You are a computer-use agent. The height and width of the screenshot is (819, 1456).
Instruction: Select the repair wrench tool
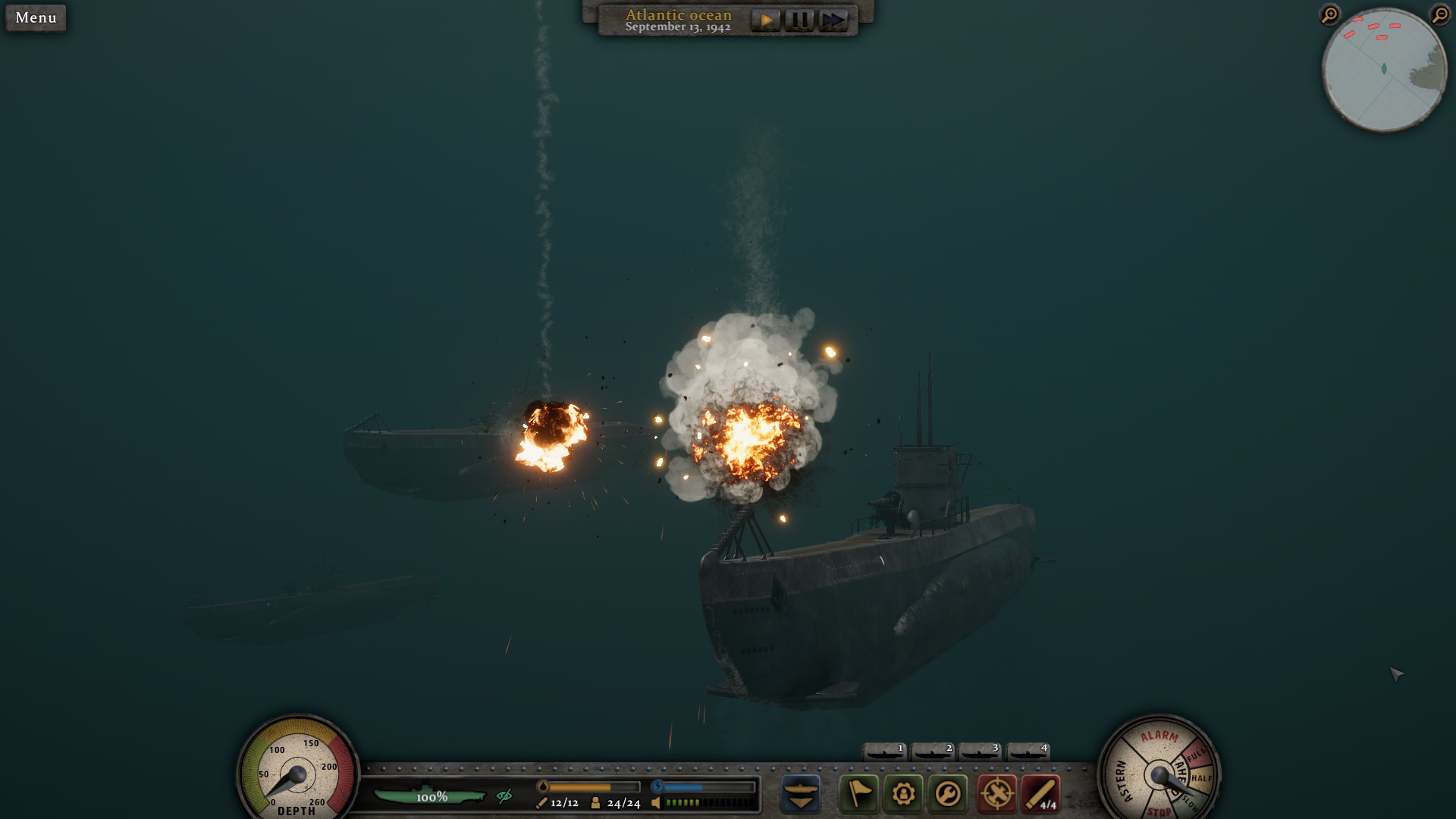click(x=947, y=794)
